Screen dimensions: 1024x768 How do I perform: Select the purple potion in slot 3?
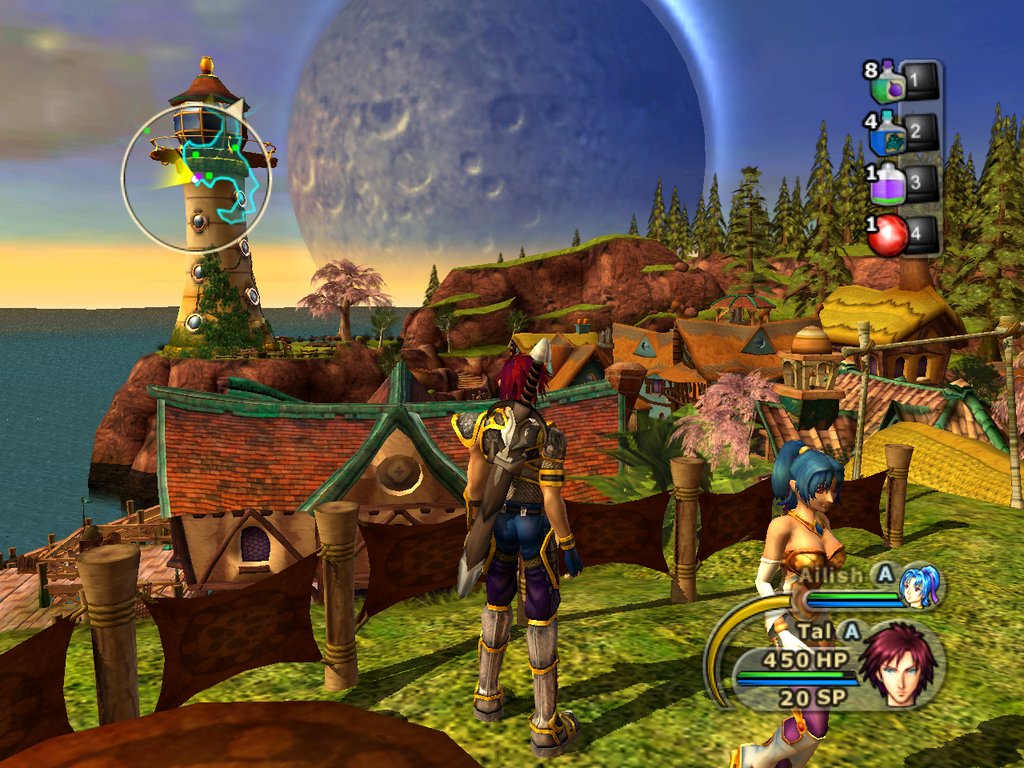888,184
